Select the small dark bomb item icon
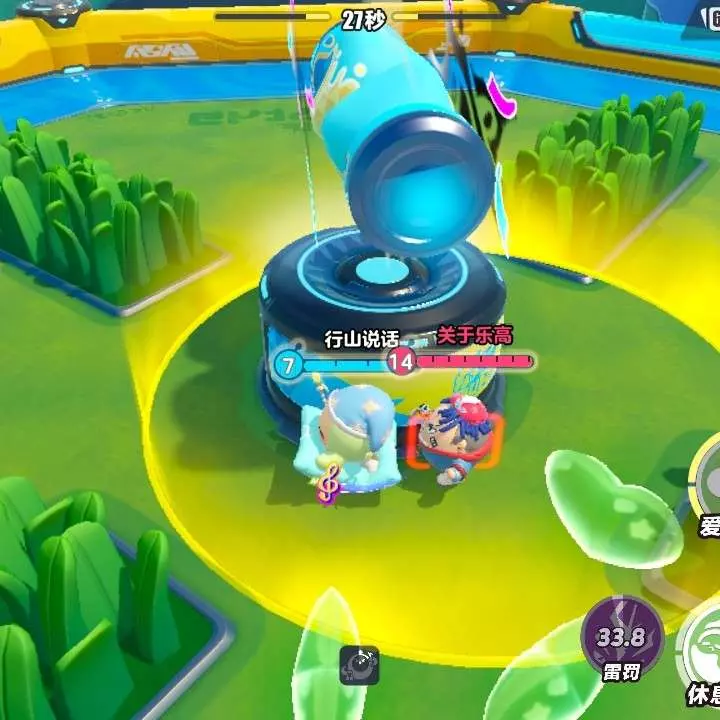Viewport: 720px width, 720px height. pyautogui.click(x=359, y=664)
